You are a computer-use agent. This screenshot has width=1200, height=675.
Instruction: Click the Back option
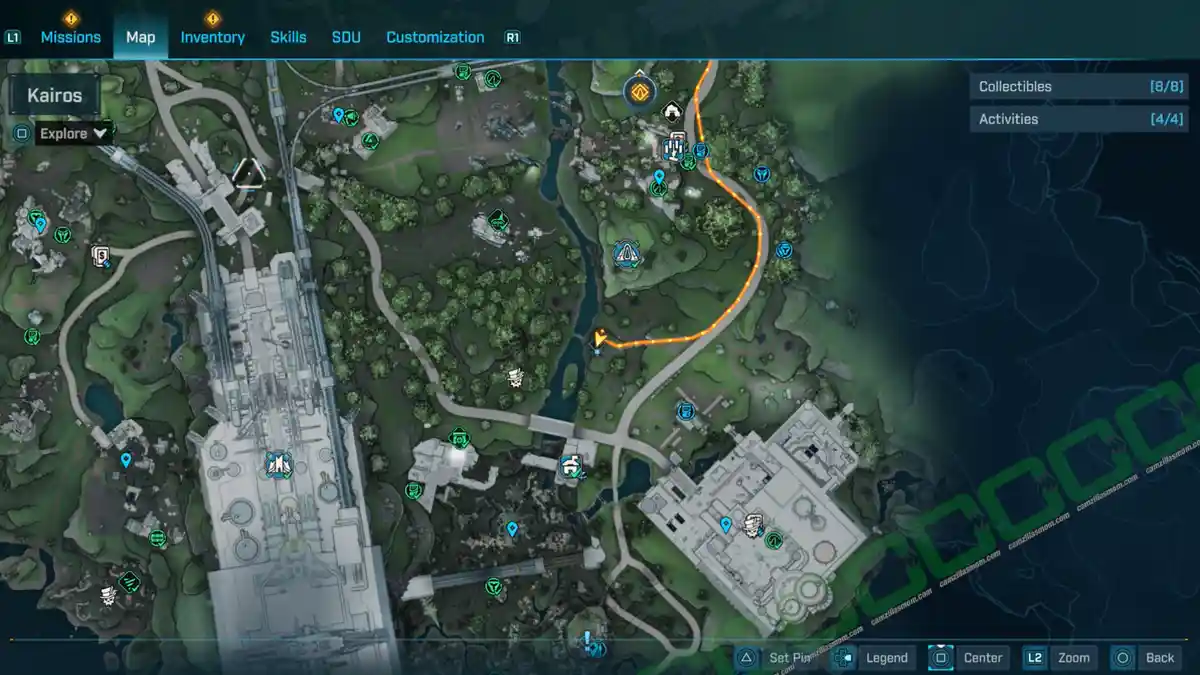pos(1147,657)
